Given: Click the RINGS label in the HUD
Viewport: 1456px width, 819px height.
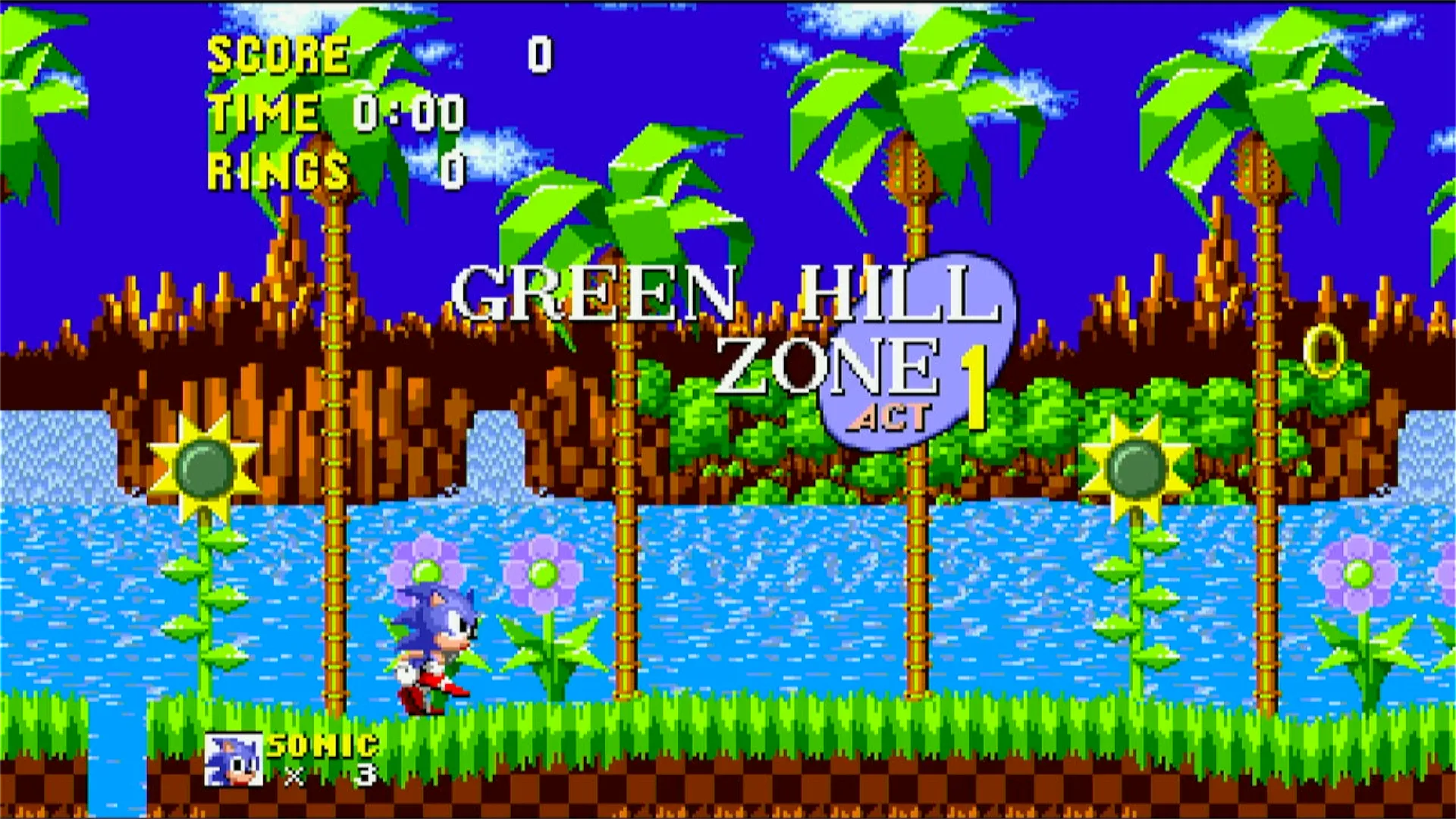Looking at the screenshot, I should coord(277,168).
